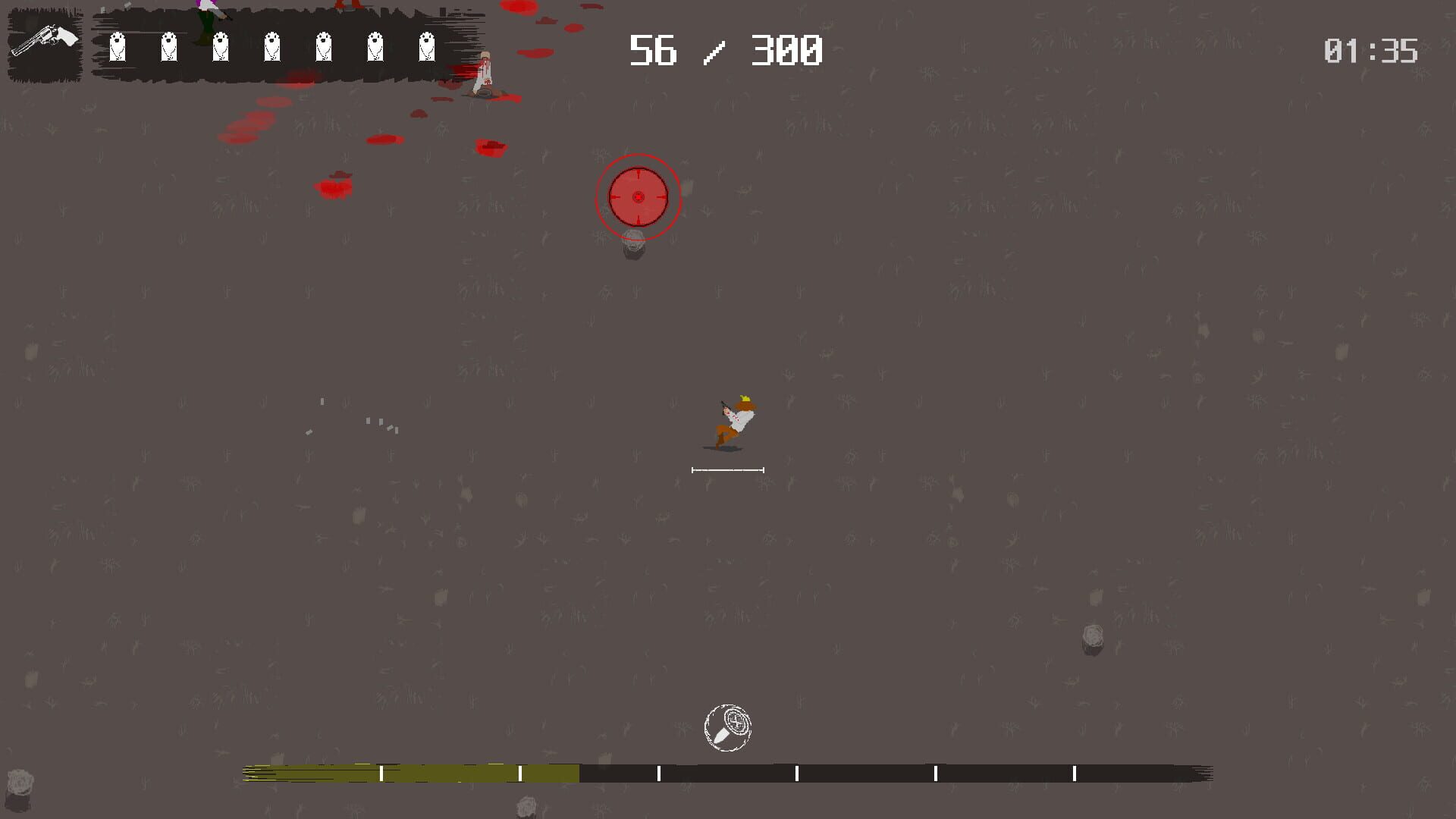This screenshot has width=1456, height=819.
Task: Click the enemy beneath the red reticle
Action: tap(633, 243)
